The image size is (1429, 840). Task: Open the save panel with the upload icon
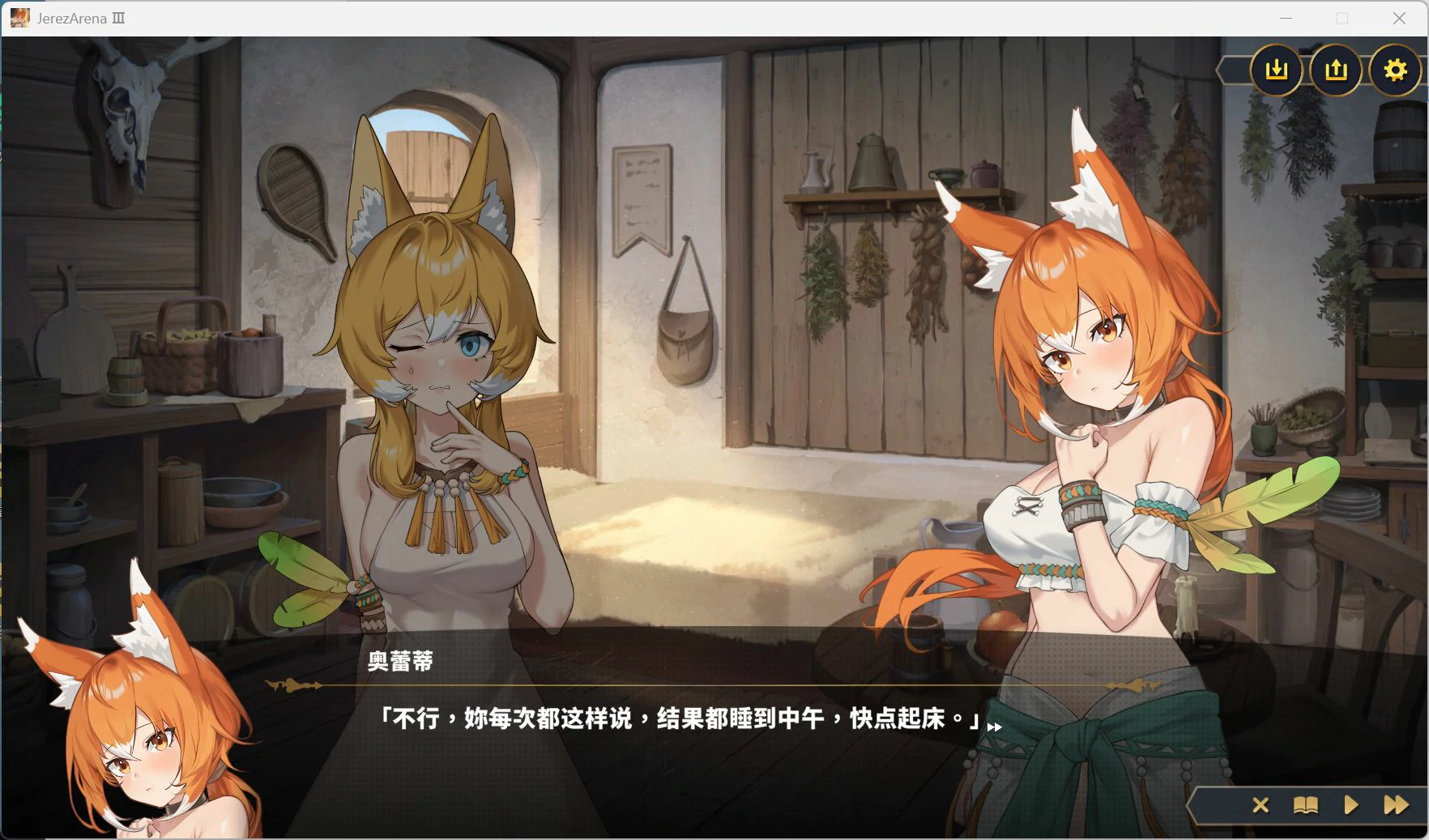tap(1336, 70)
